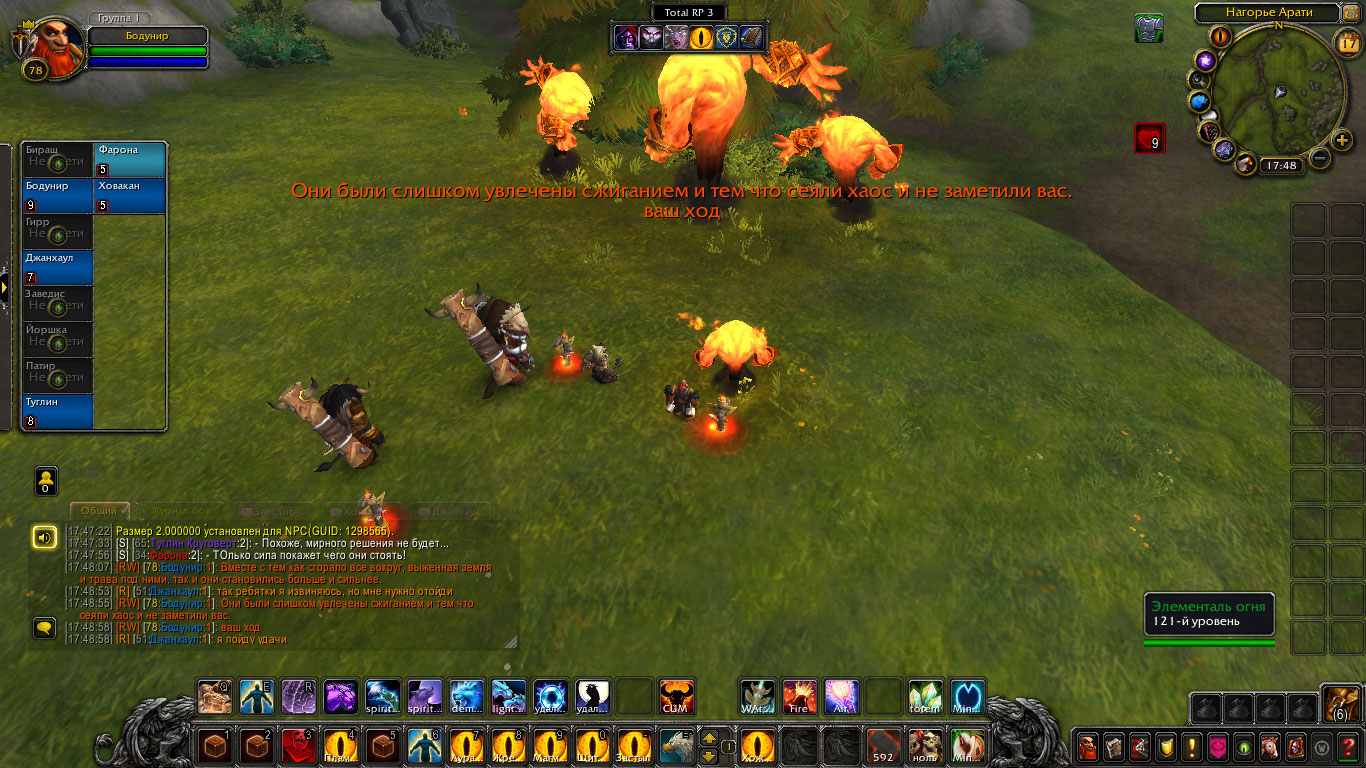Open the chat bubble menu button
1366x768 pixels.
tap(44, 628)
